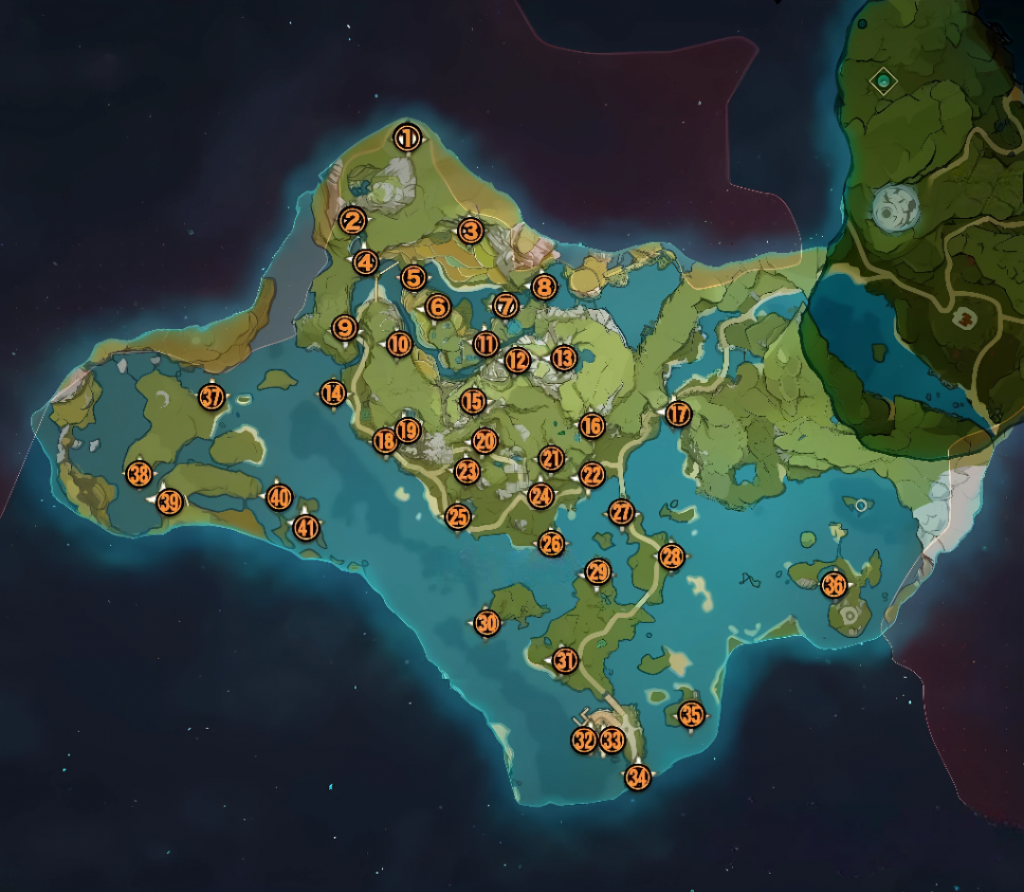Click the teal diamond waypoint icon
The width and height of the screenshot is (1024, 892).
pyautogui.click(x=883, y=80)
